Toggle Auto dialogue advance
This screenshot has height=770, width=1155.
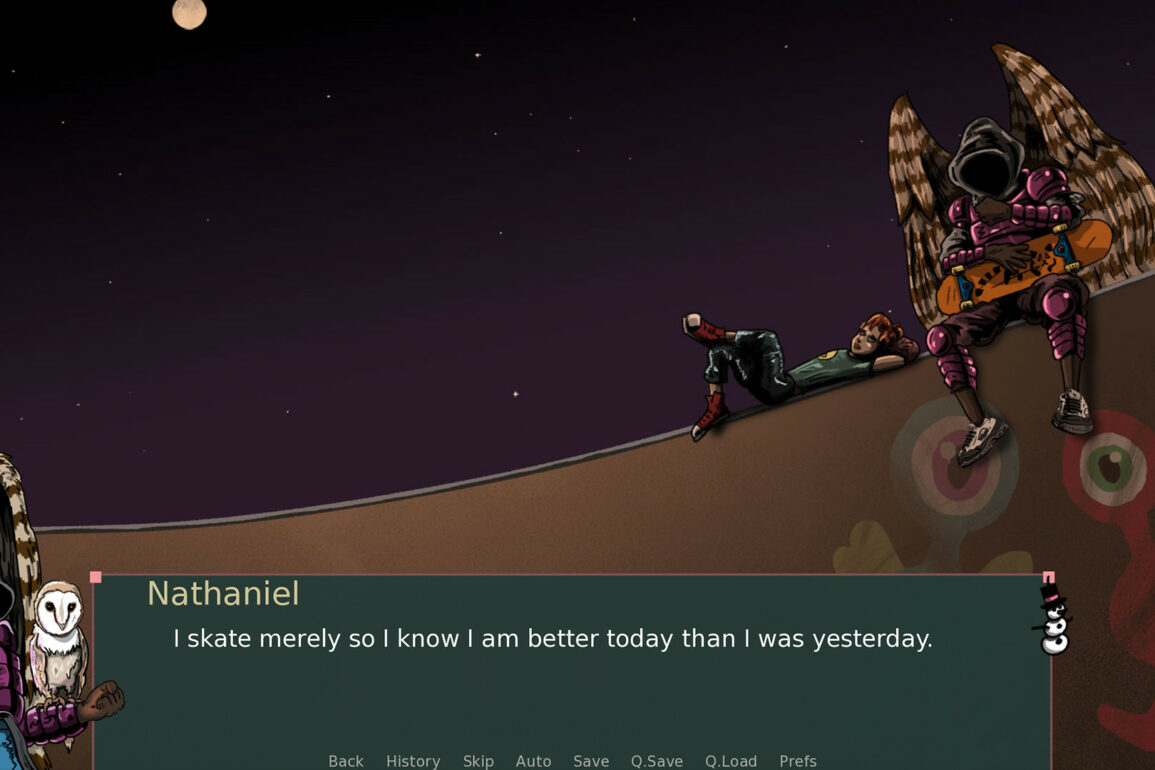point(533,761)
